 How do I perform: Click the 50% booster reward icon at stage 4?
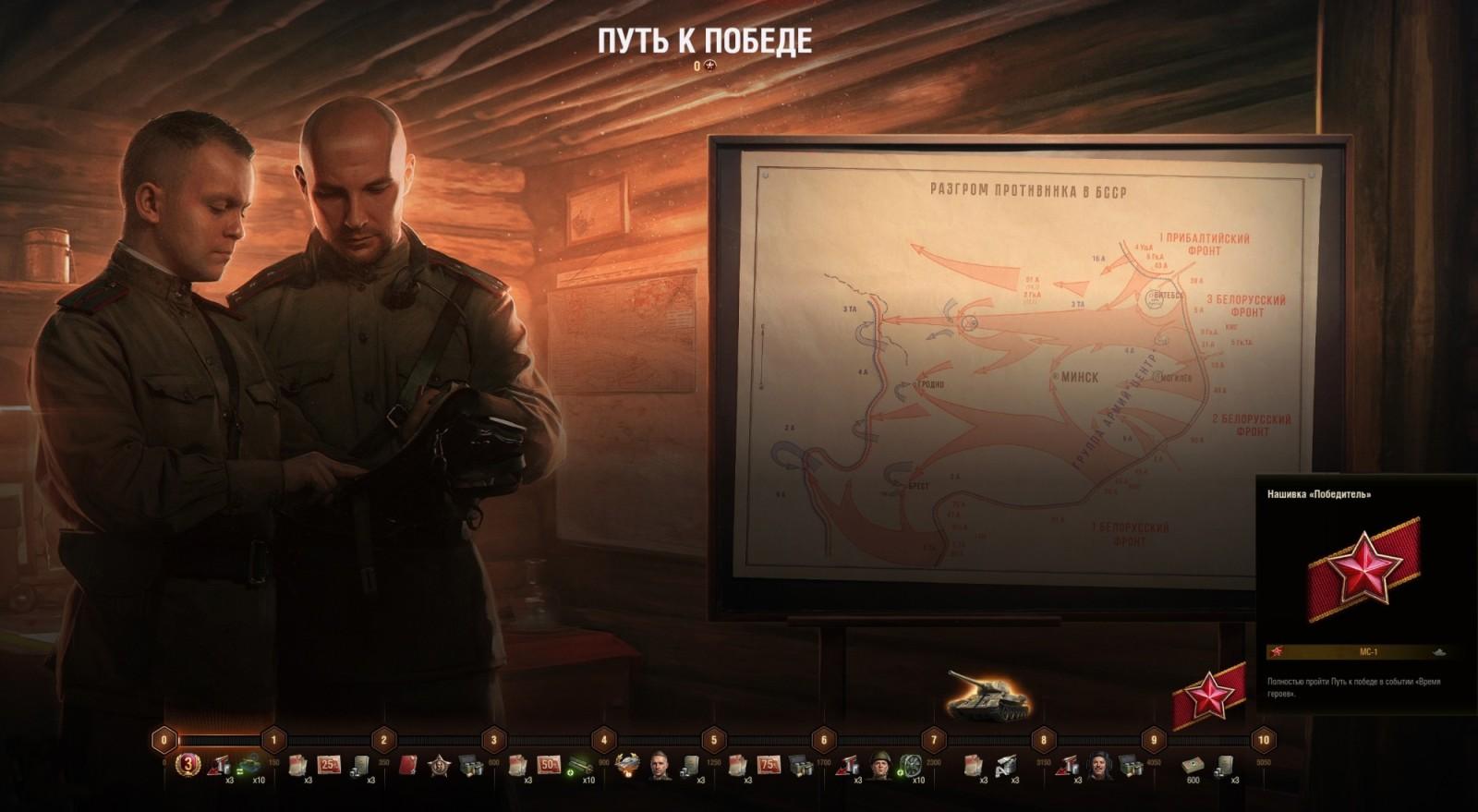(x=551, y=765)
